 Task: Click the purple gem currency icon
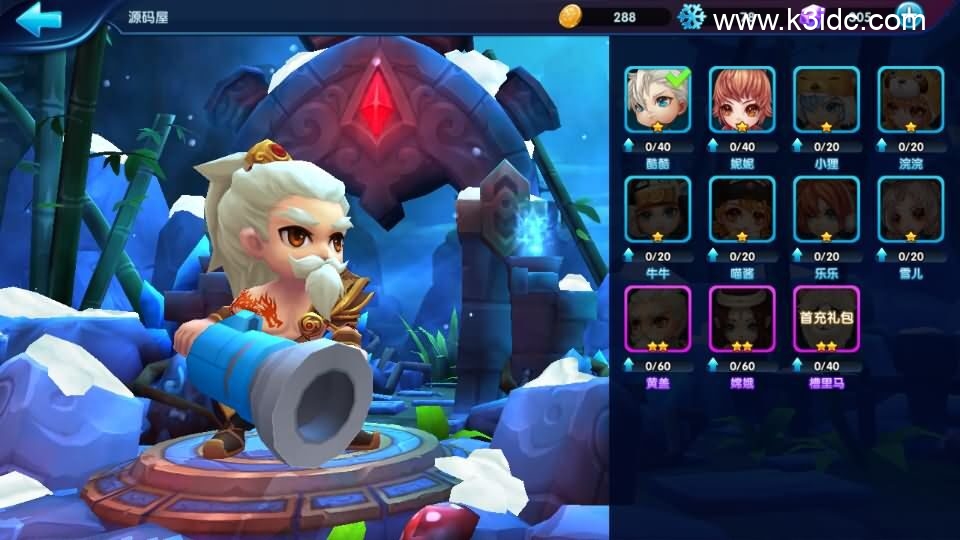coord(812,16)
